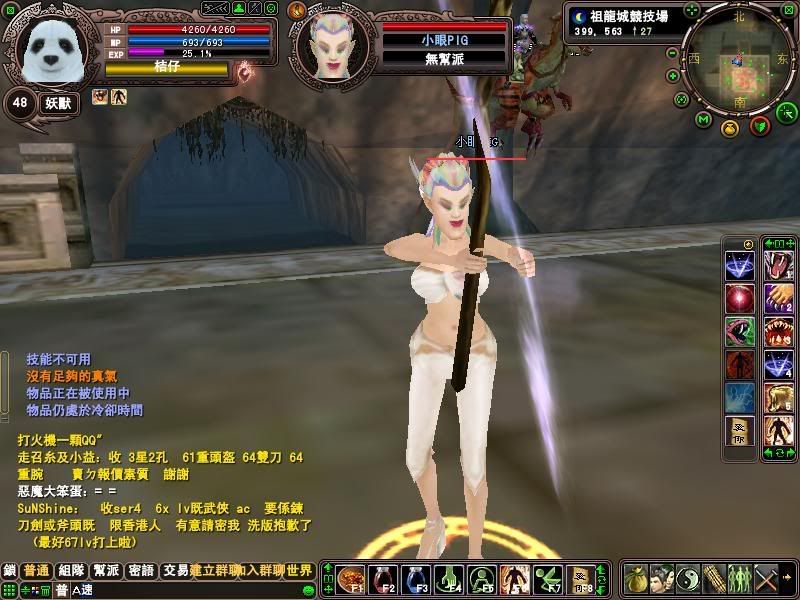Use the red glowing orb skill
800x600 pixels.
(x=740, y=299)
